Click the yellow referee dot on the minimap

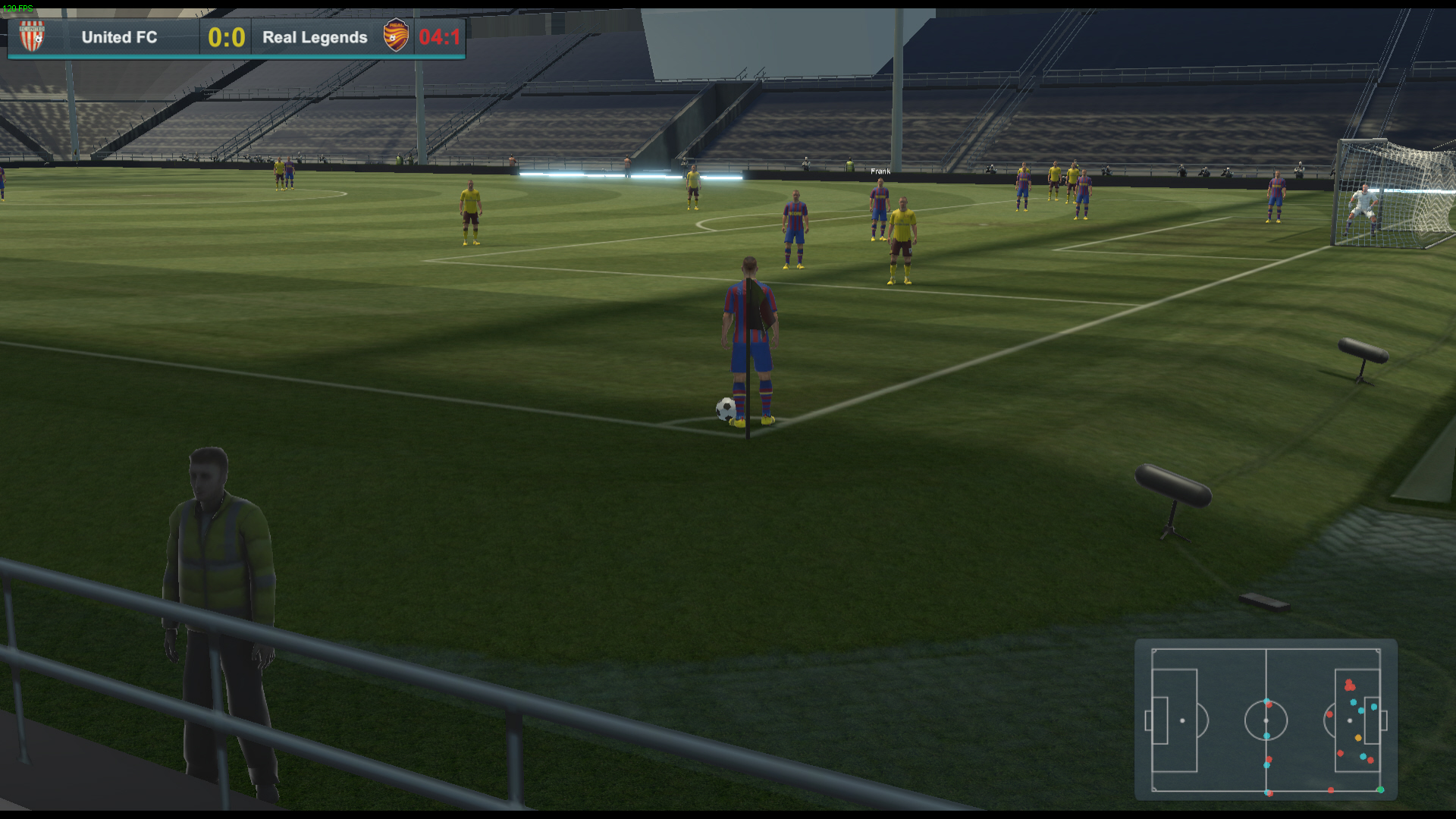(1357, 737)
